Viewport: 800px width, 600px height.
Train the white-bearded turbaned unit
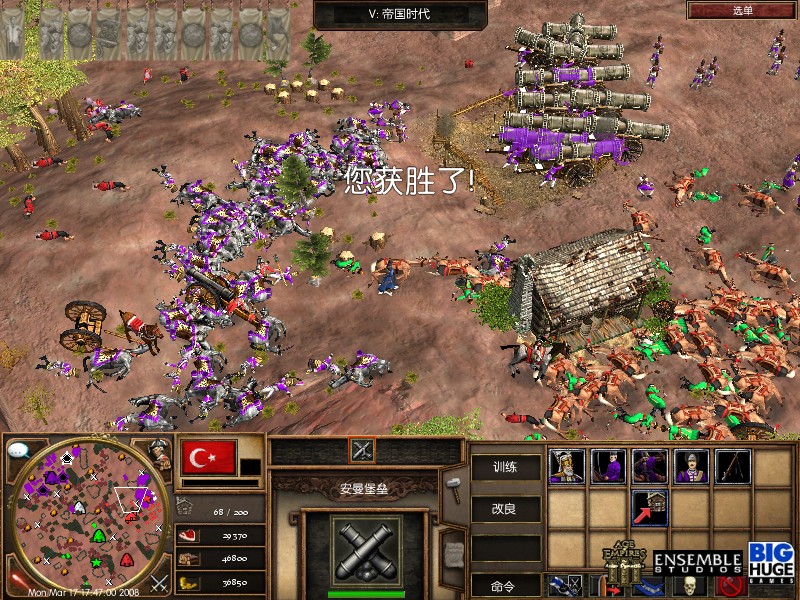tap(567, 466)
